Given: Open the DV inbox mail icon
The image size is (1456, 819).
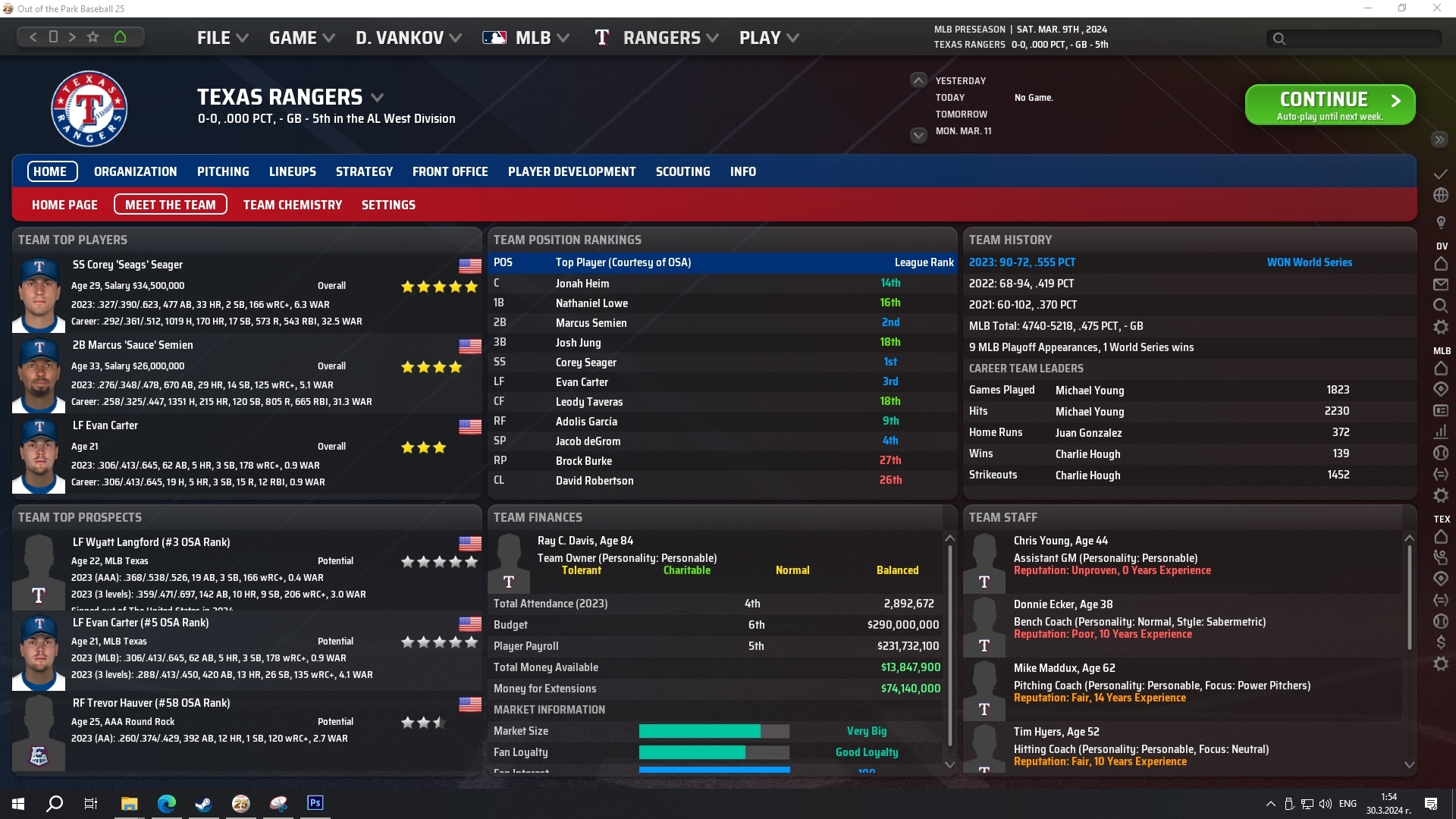Looking at the screenshot, I should coord(1441,284).
